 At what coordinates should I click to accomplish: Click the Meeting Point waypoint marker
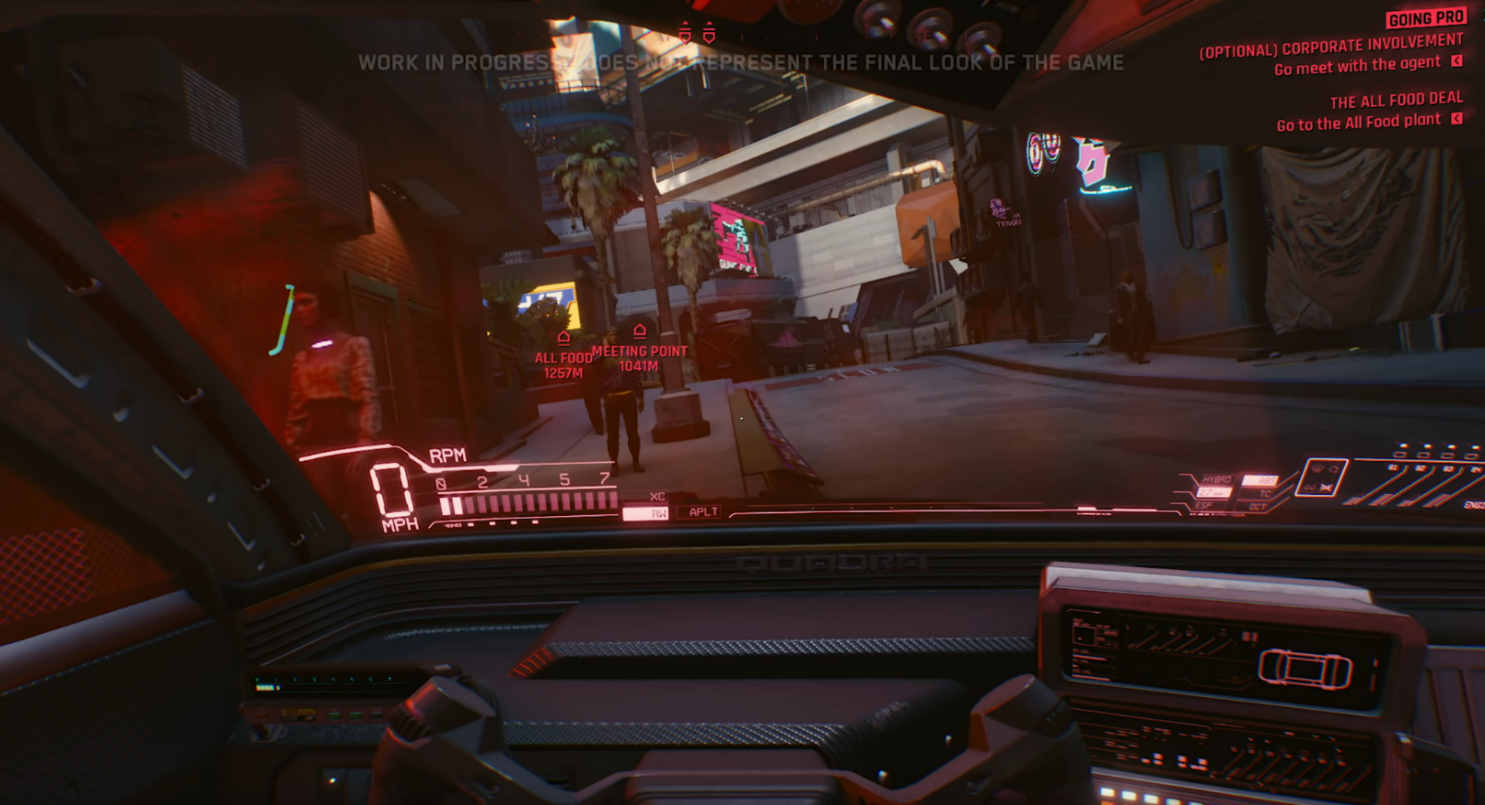coord(639,331)
